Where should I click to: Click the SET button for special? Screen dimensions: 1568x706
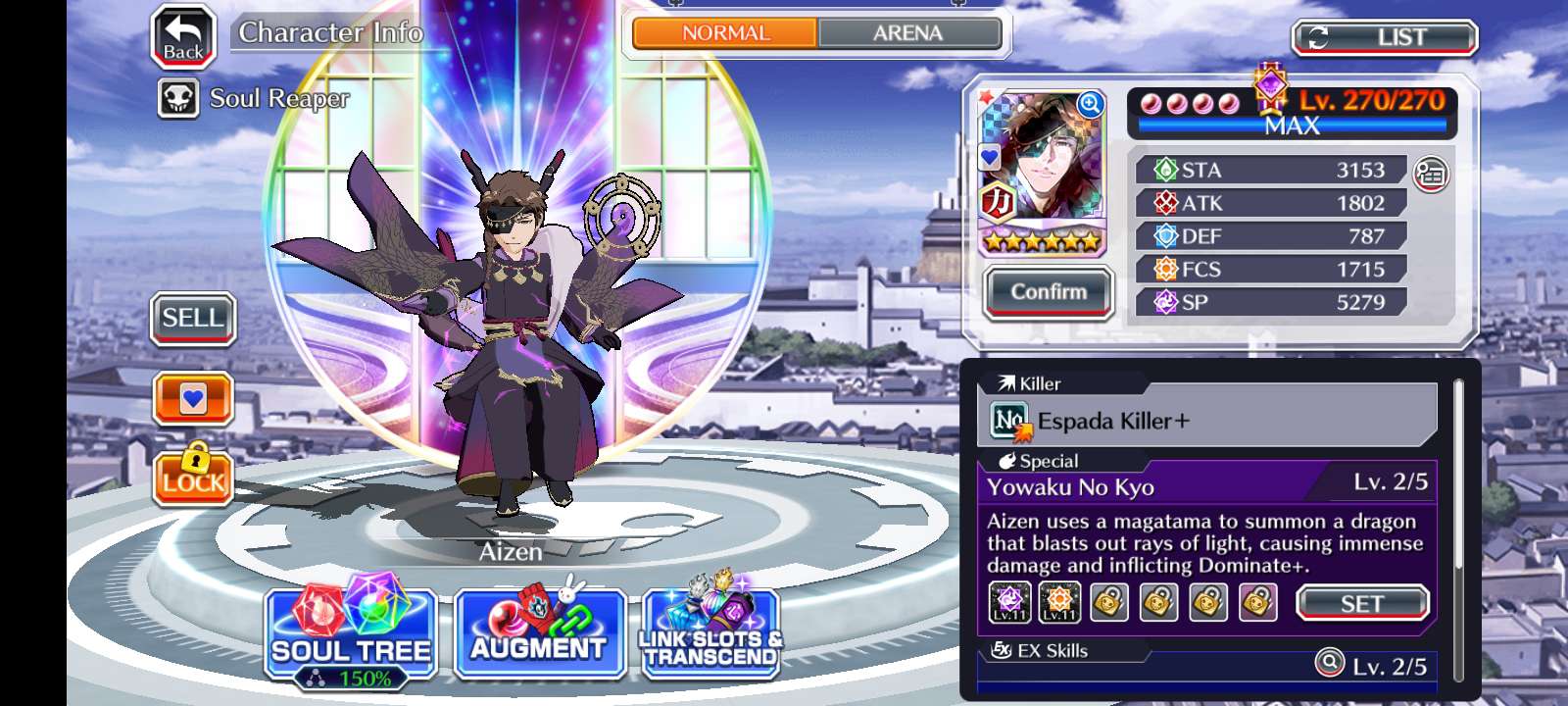coord(1361,603)
